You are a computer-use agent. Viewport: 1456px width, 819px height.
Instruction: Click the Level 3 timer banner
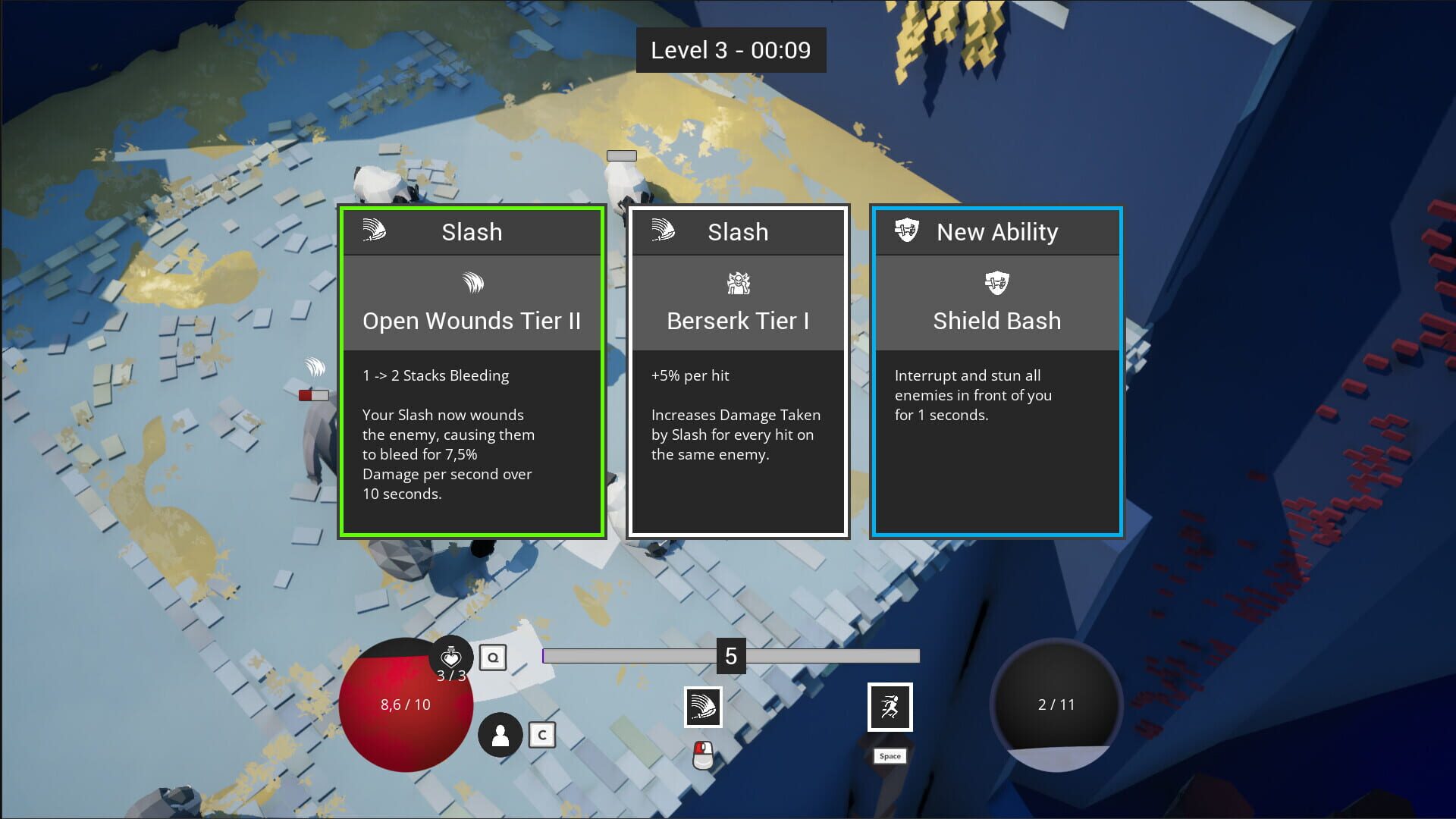pyautogui.click(x=730, y=50)
